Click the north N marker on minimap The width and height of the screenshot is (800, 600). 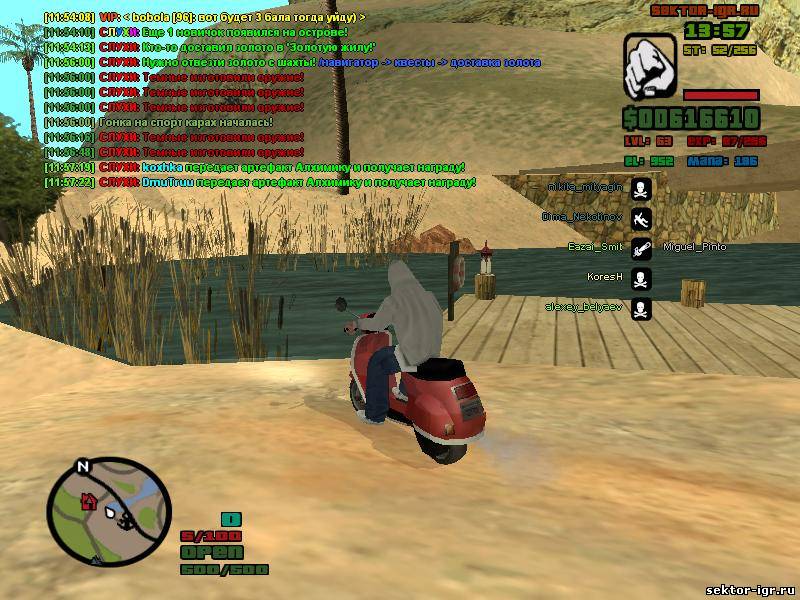83,465
